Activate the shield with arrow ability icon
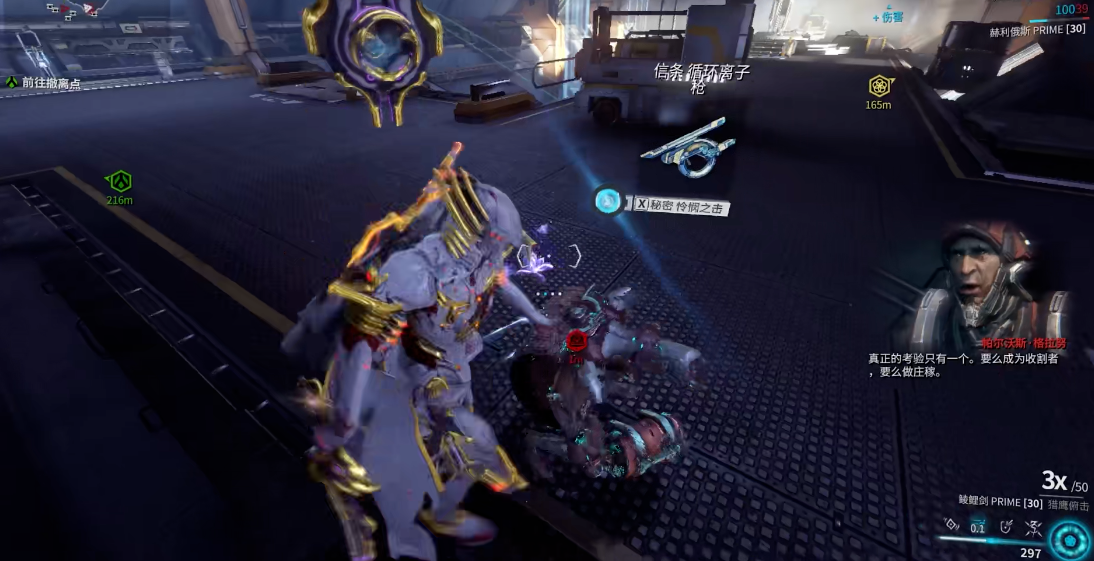1094x561 pixels. [x=1005, y=525]
